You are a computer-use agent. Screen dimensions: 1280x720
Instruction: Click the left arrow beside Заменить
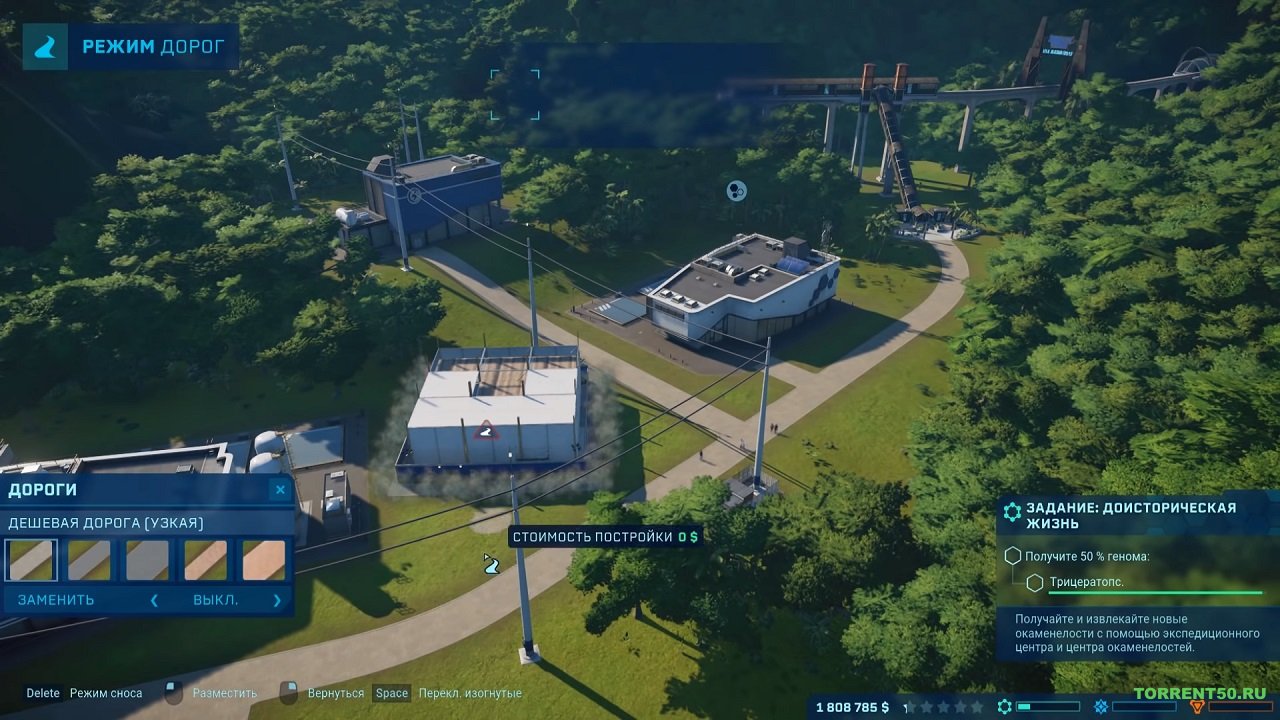(x=154, y=600)
